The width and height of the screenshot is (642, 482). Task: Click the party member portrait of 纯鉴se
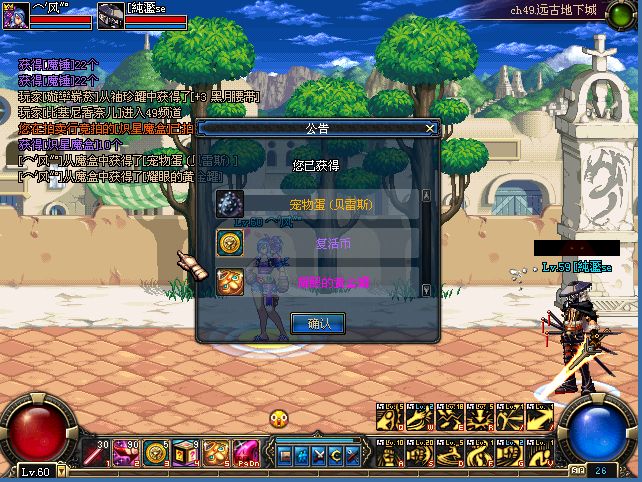click(110, 14)
